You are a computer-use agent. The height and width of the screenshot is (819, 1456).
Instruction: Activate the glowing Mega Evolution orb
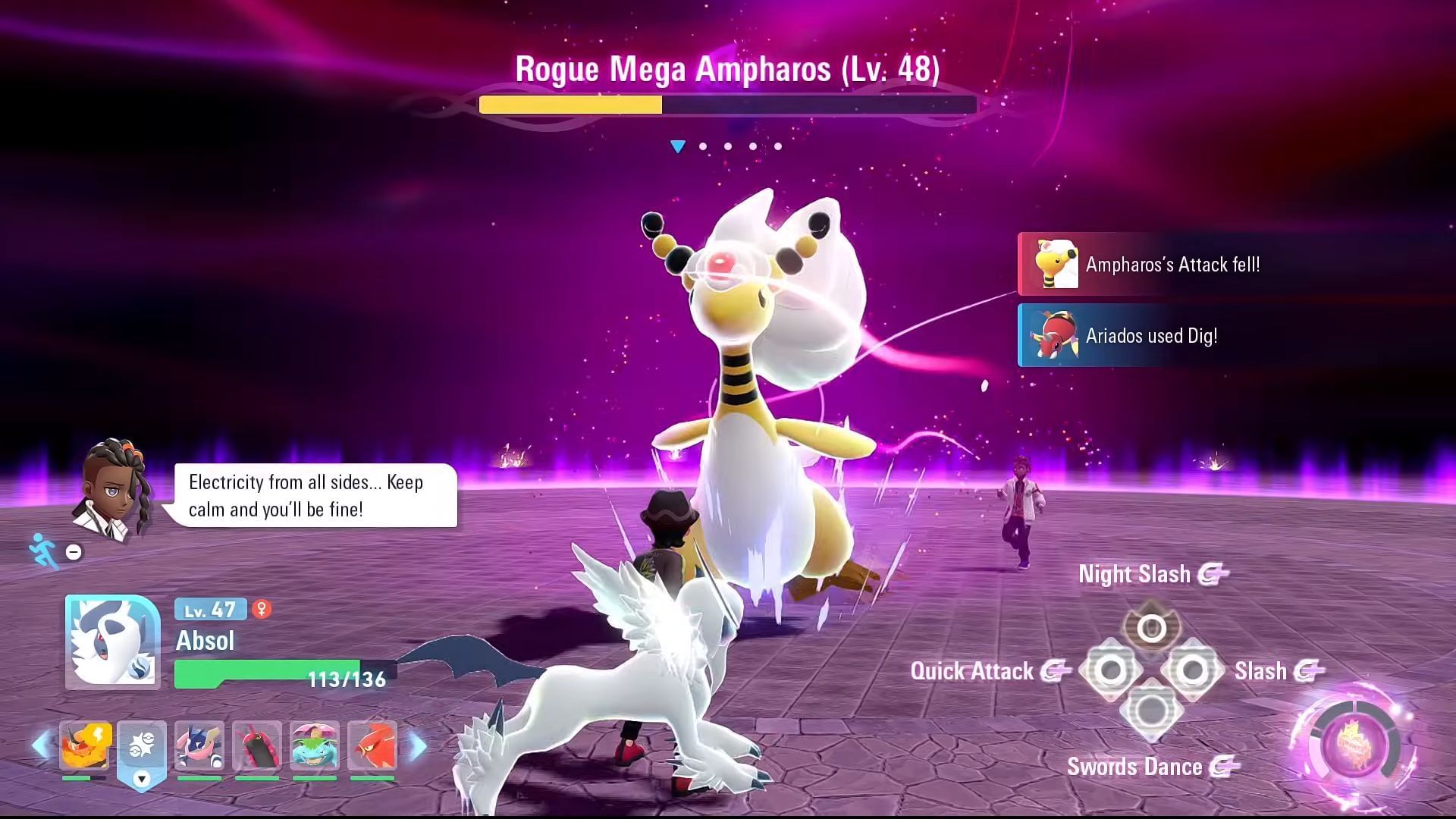point(1352,745)
